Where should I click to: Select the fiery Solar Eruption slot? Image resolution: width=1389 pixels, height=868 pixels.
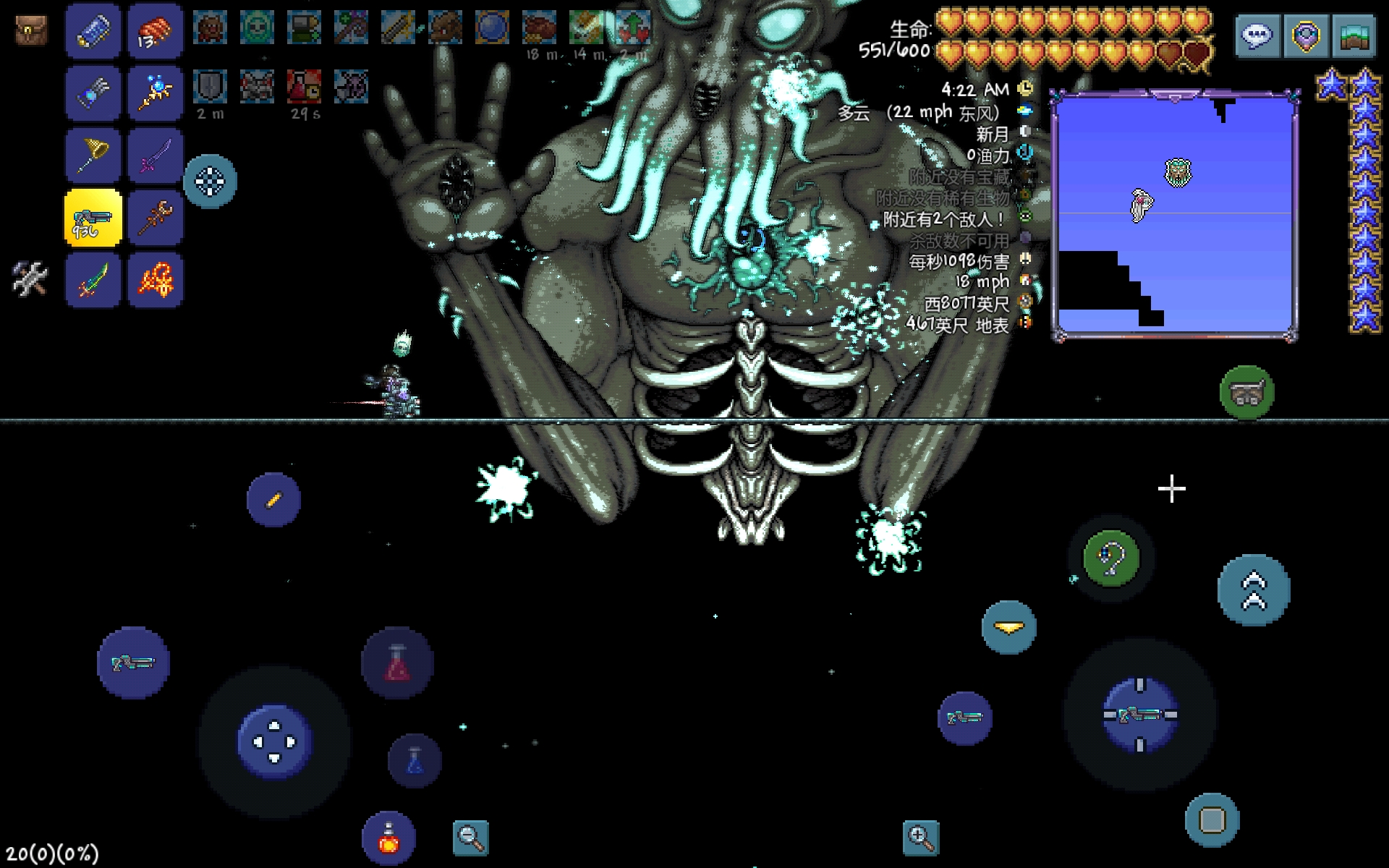156,280
